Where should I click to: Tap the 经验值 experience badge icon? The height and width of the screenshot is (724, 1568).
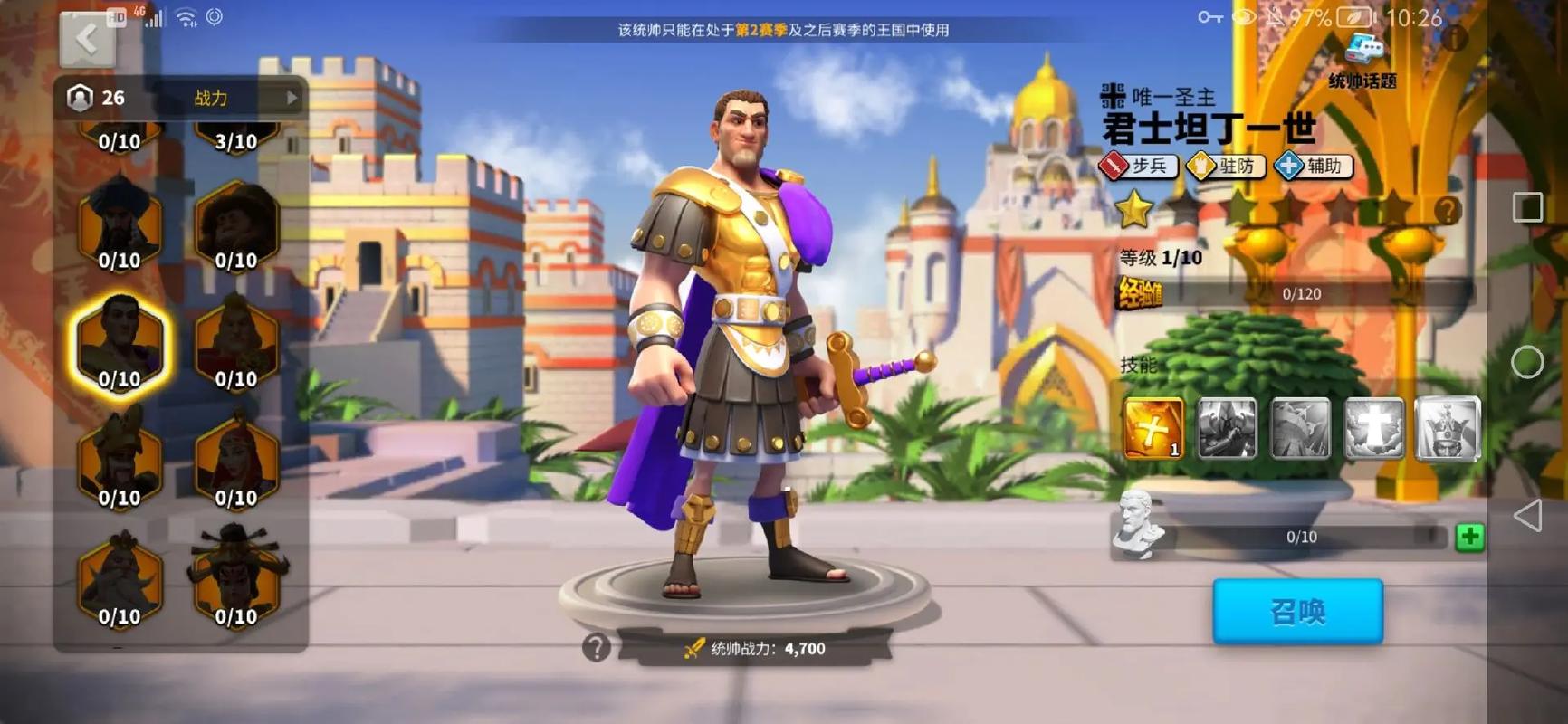[1140, 293]
